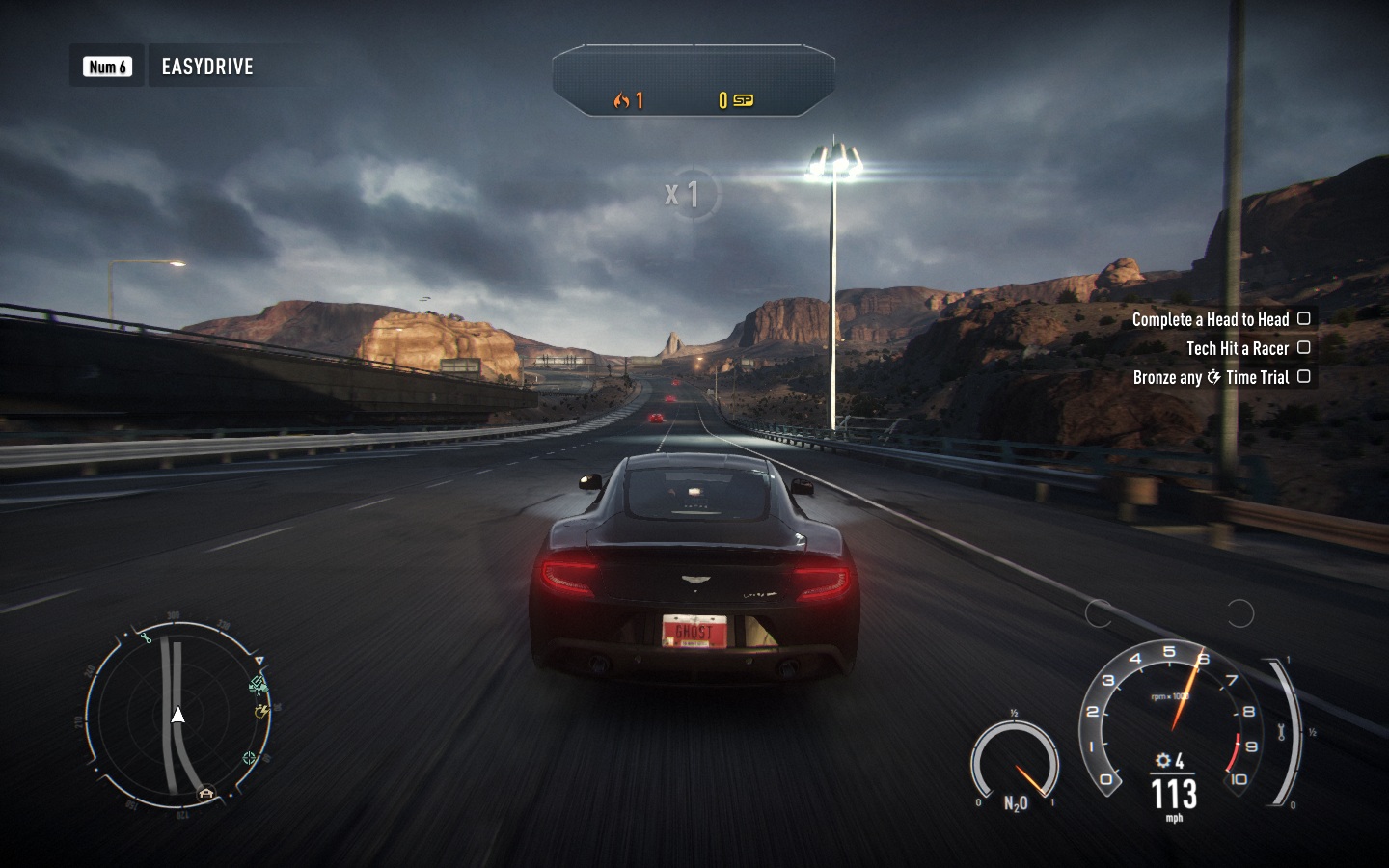Toggle the Tech Hit a Racer checkbox

pos(1304,347)
